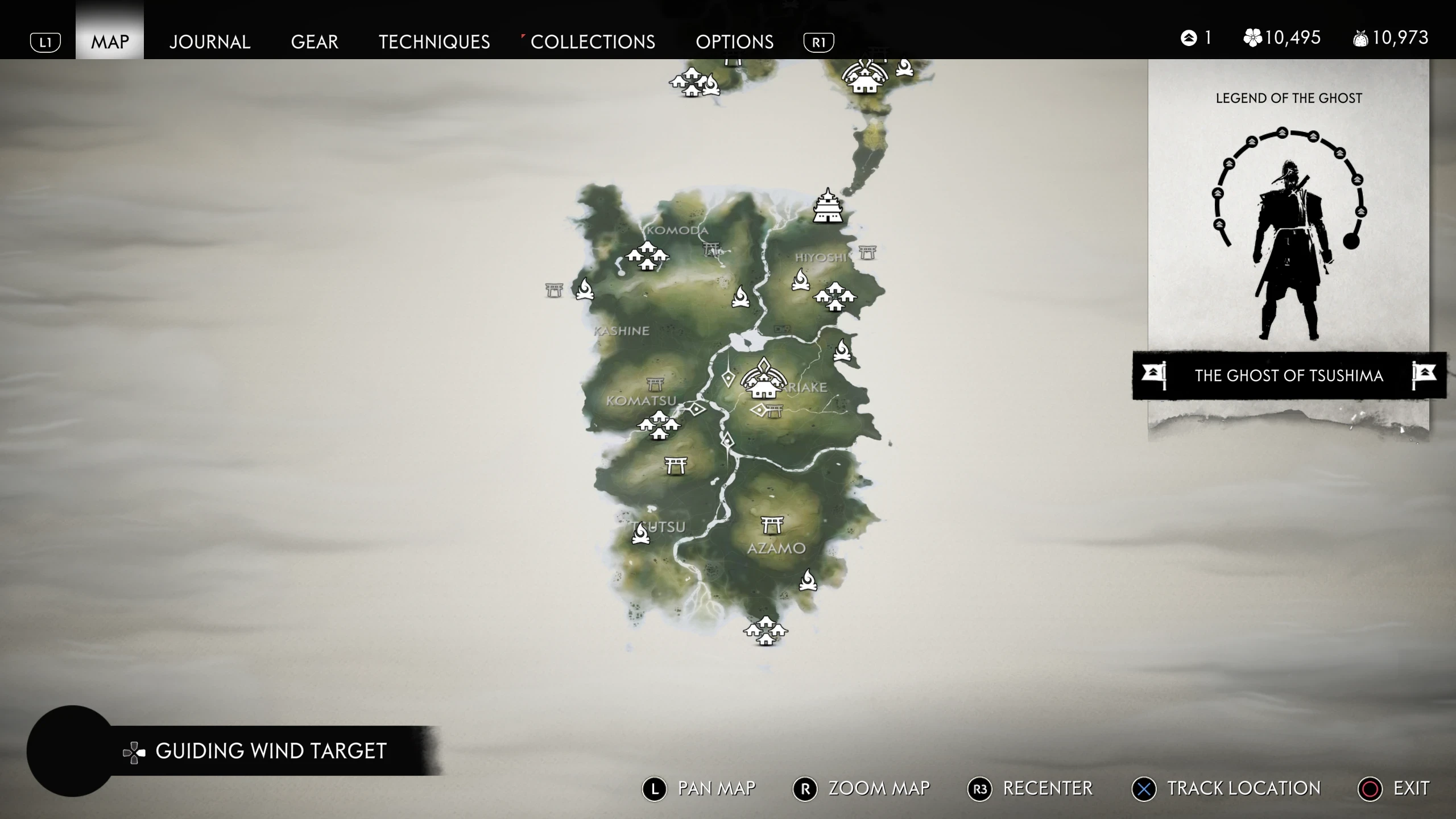Image resolution: width=1456 pixels, height=819 pixels.
Task: Expand the Legend of the Ghost panel
Action: [1289, 97]
